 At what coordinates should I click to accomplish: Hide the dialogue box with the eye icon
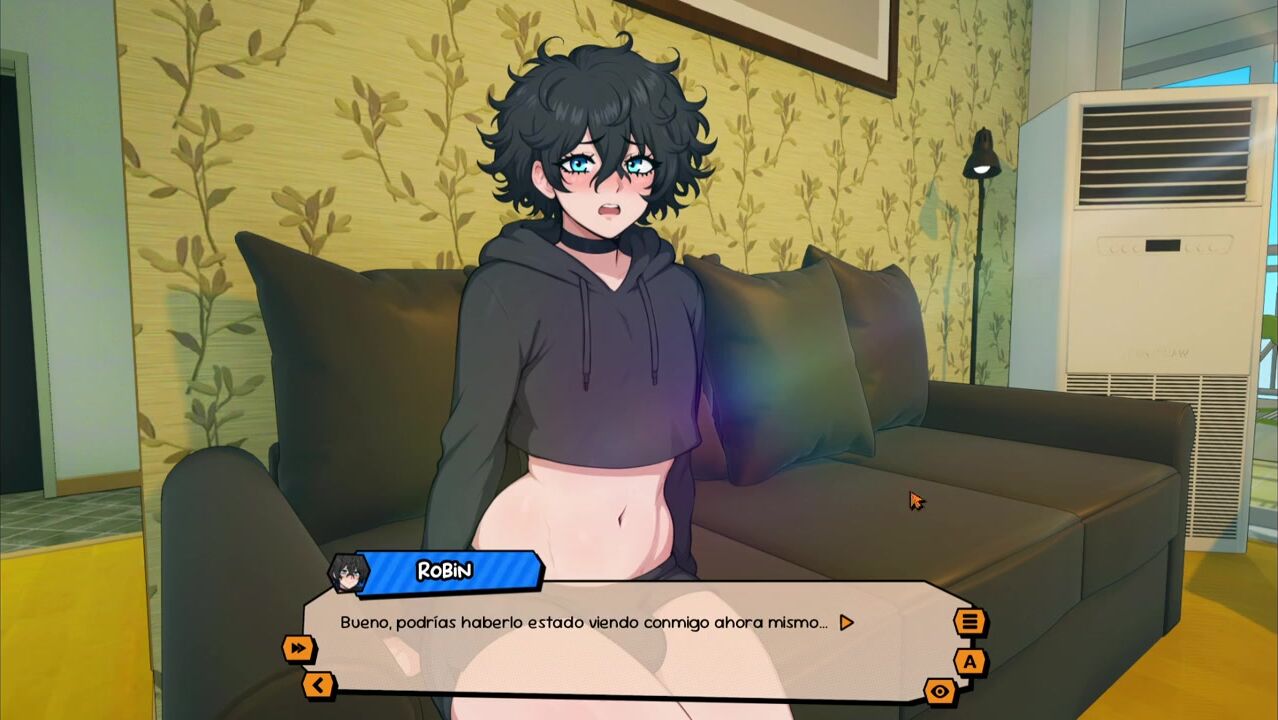pos(940,691)
